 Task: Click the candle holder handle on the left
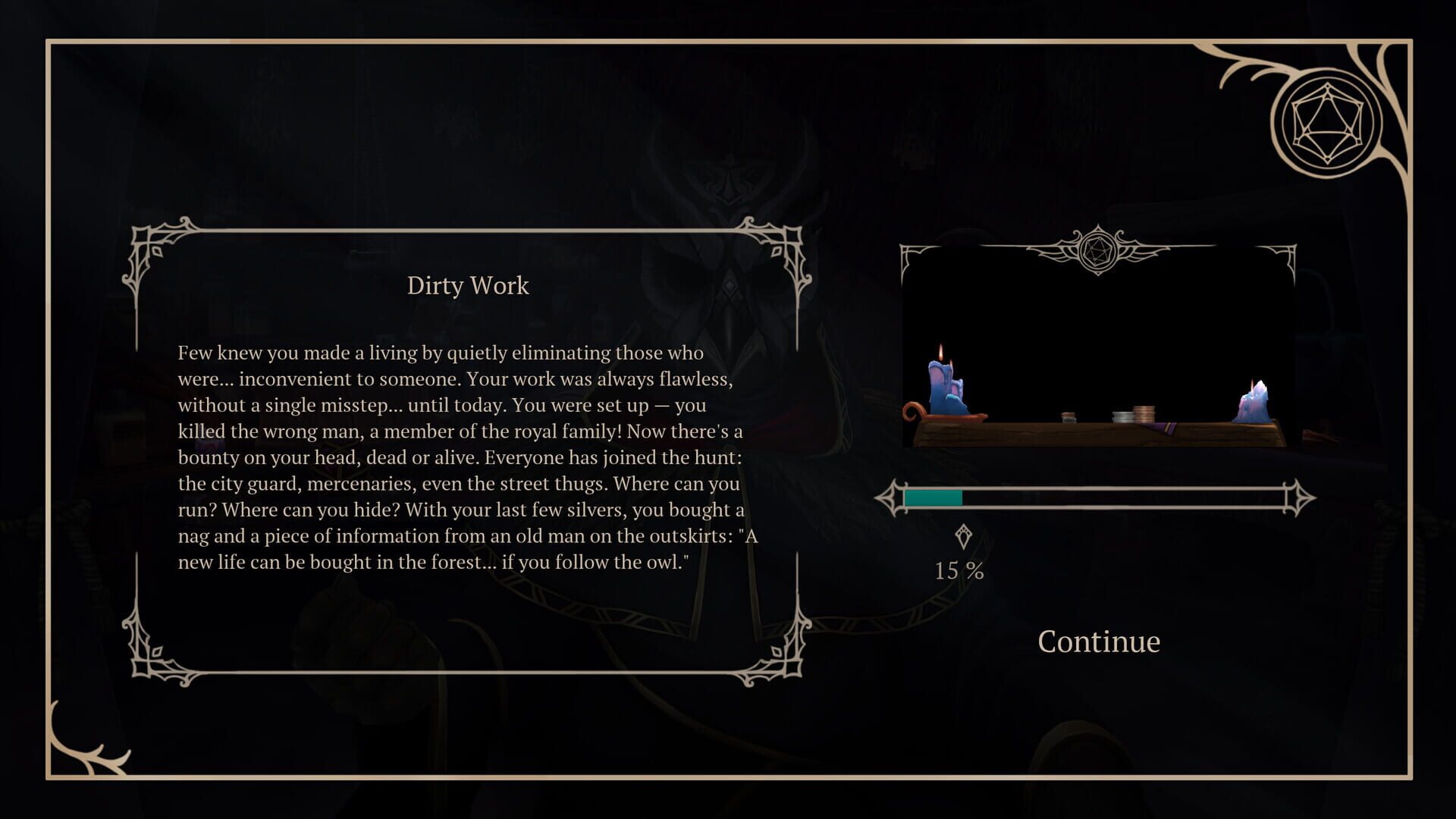tap(912, 411)
